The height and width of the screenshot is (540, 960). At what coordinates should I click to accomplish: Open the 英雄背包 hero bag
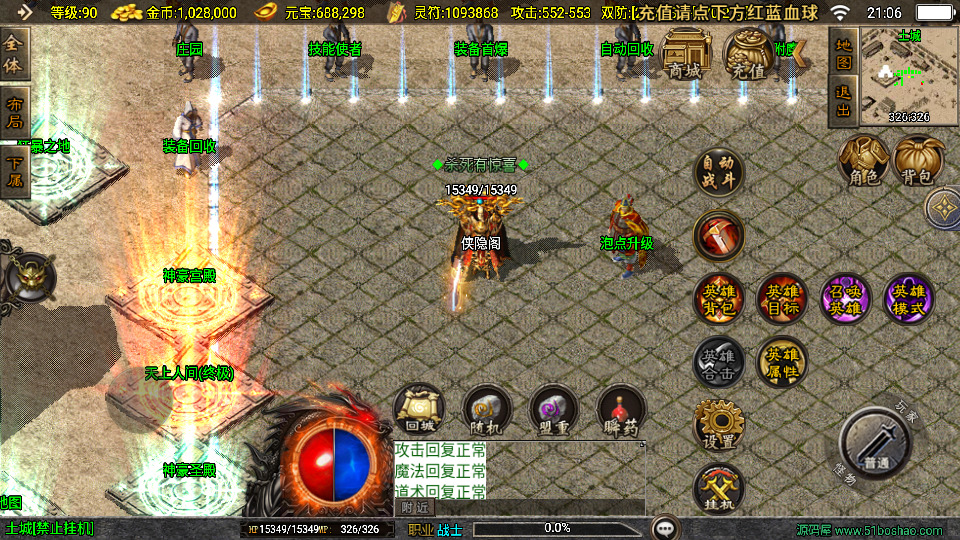pyautogui.click(x=719, y=298)
